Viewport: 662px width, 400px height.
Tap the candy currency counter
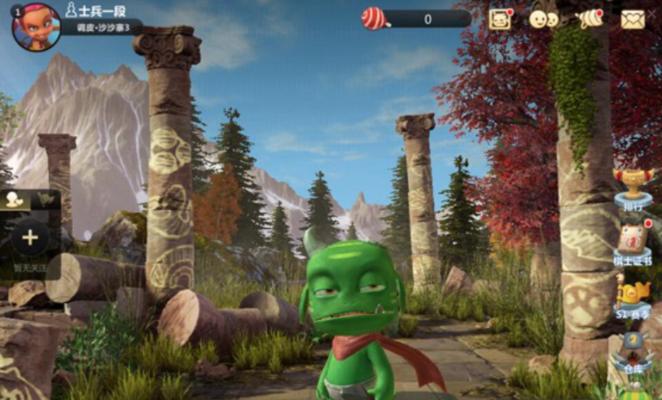tap(415, 18)
